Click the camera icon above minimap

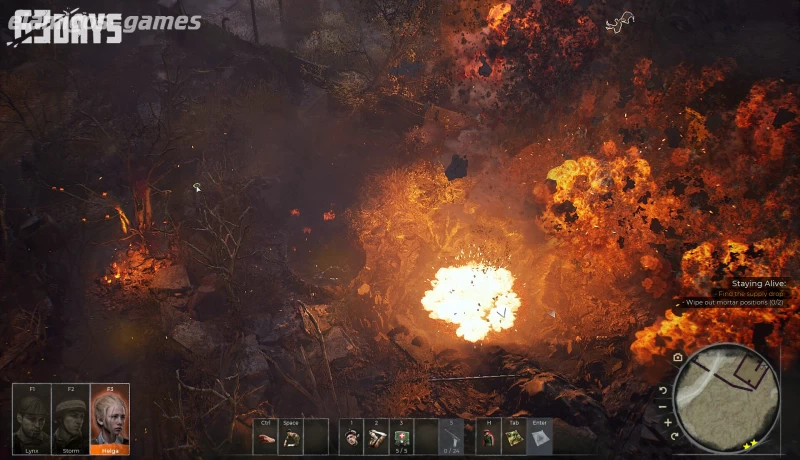tap(678, 357)
